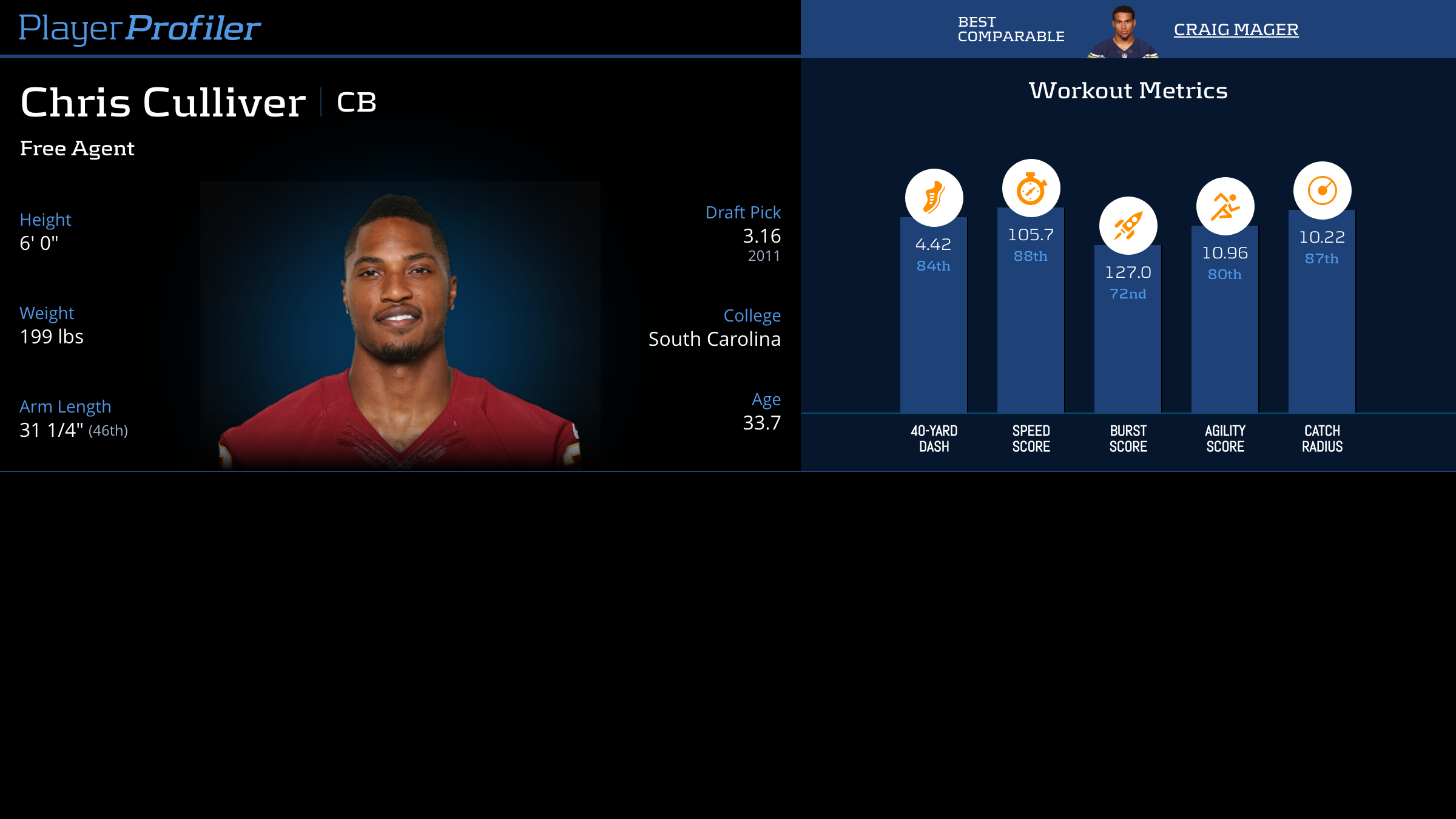Click Craig Mager's headshot thumbnail
1456x819 pixels.
tap(1123, 32)
